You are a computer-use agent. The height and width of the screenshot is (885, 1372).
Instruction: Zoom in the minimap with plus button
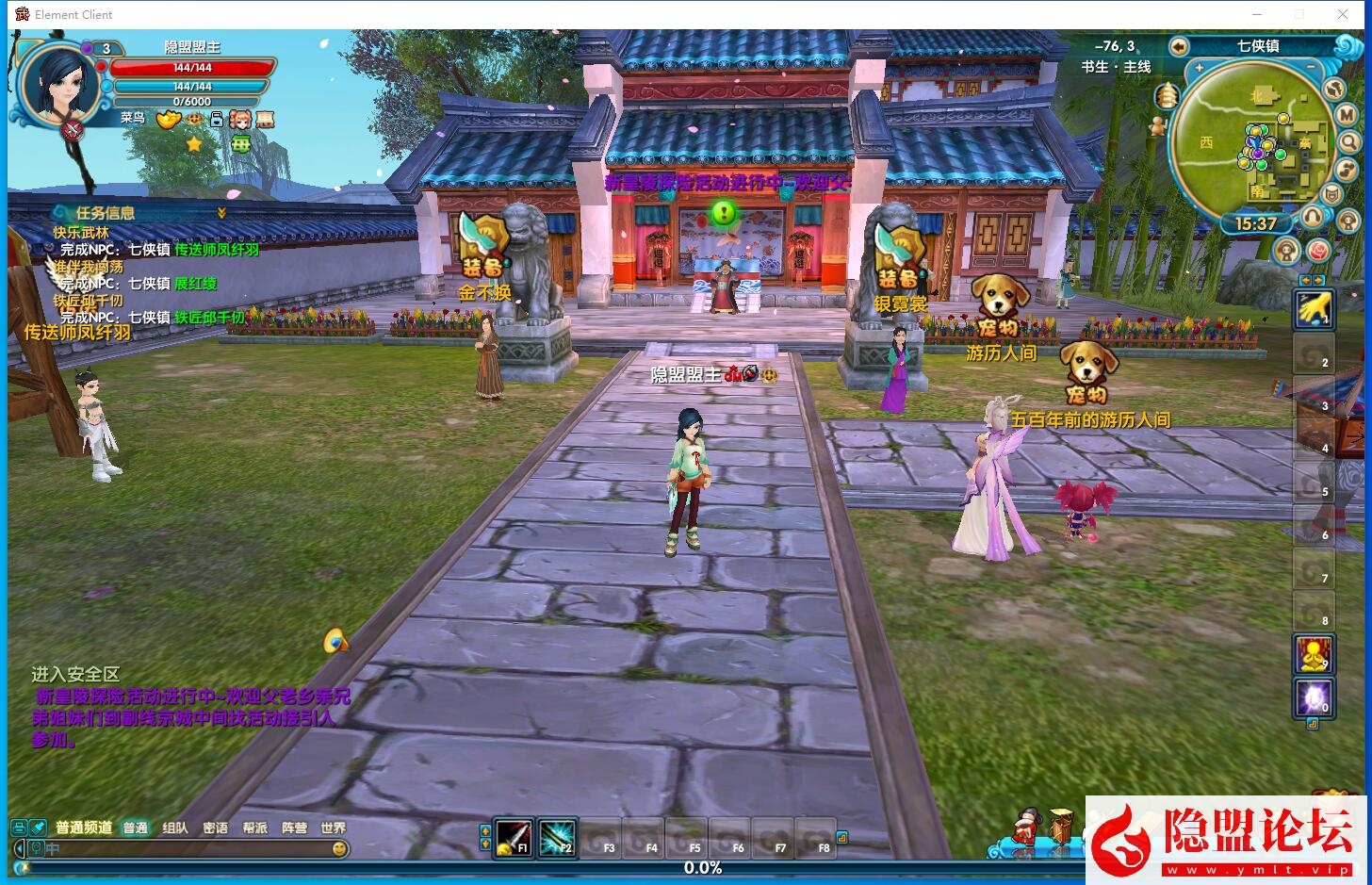click(x=1200, y=69)
